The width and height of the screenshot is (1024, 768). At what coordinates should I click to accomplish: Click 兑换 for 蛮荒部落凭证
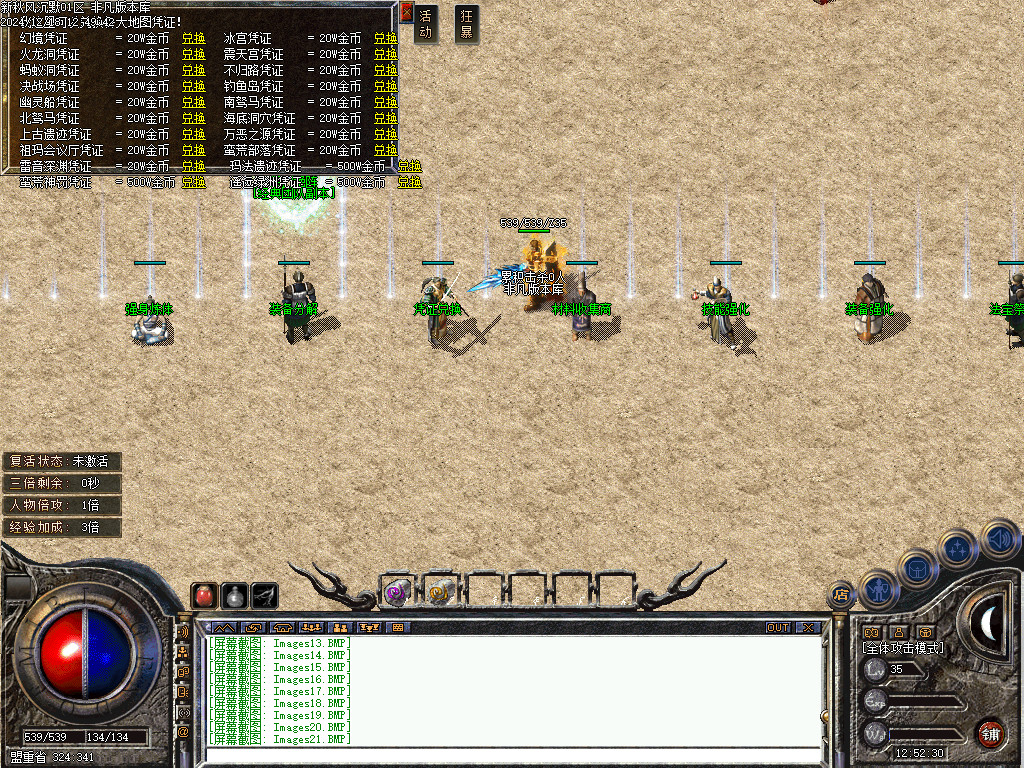385,151
